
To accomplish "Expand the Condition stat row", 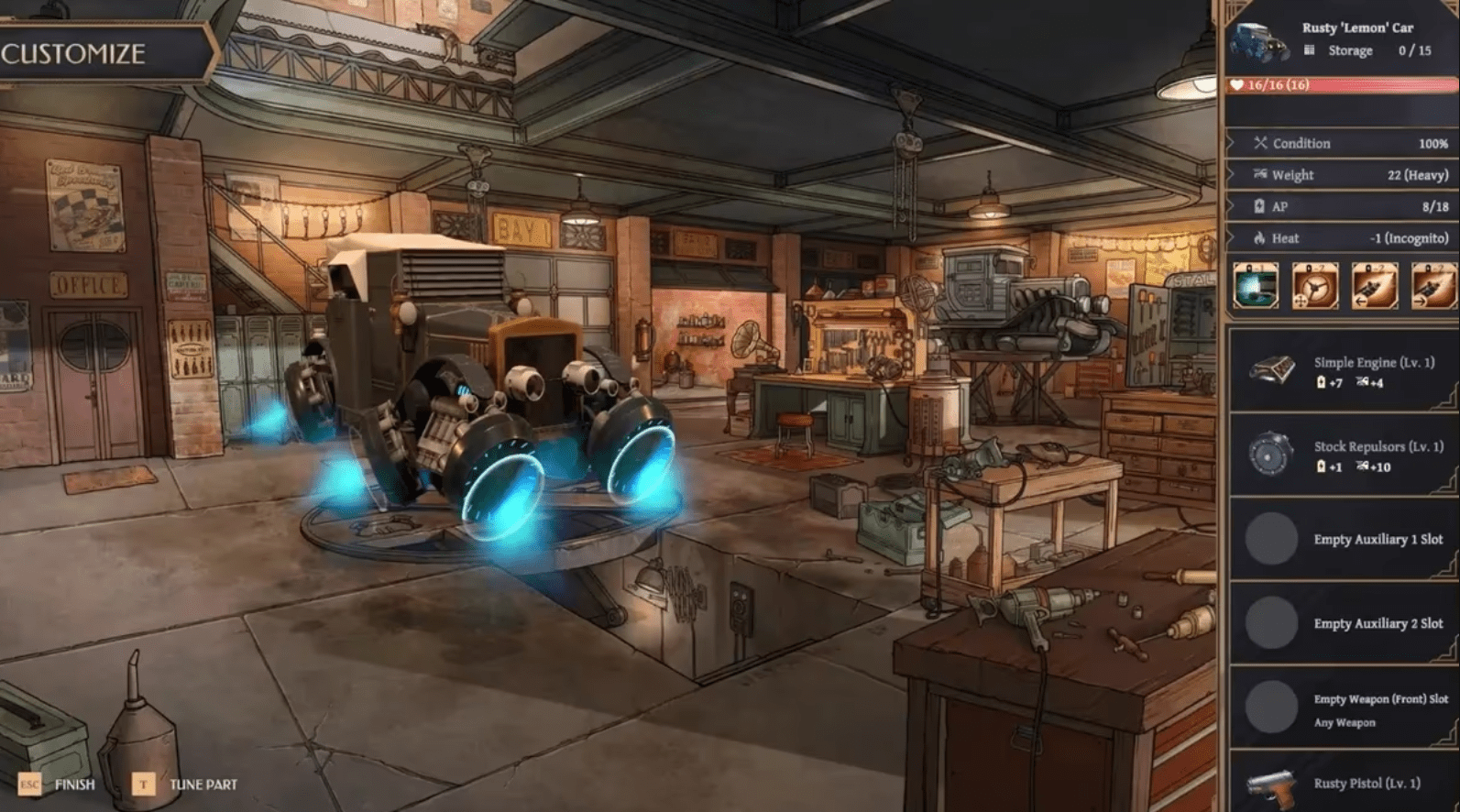I will [1338, 143].
